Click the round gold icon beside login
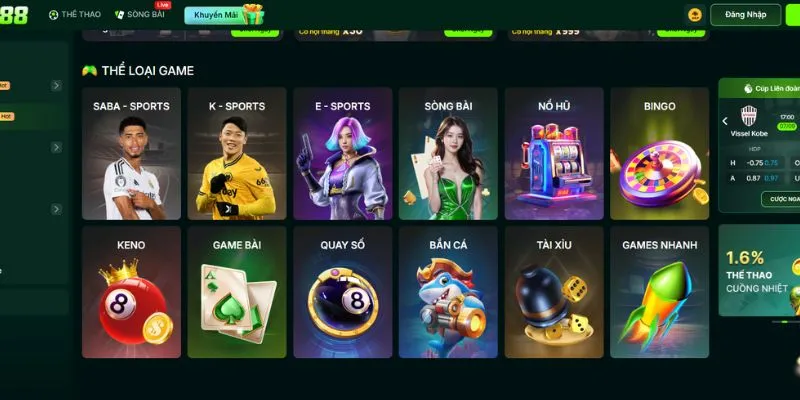 click(695, 15)
